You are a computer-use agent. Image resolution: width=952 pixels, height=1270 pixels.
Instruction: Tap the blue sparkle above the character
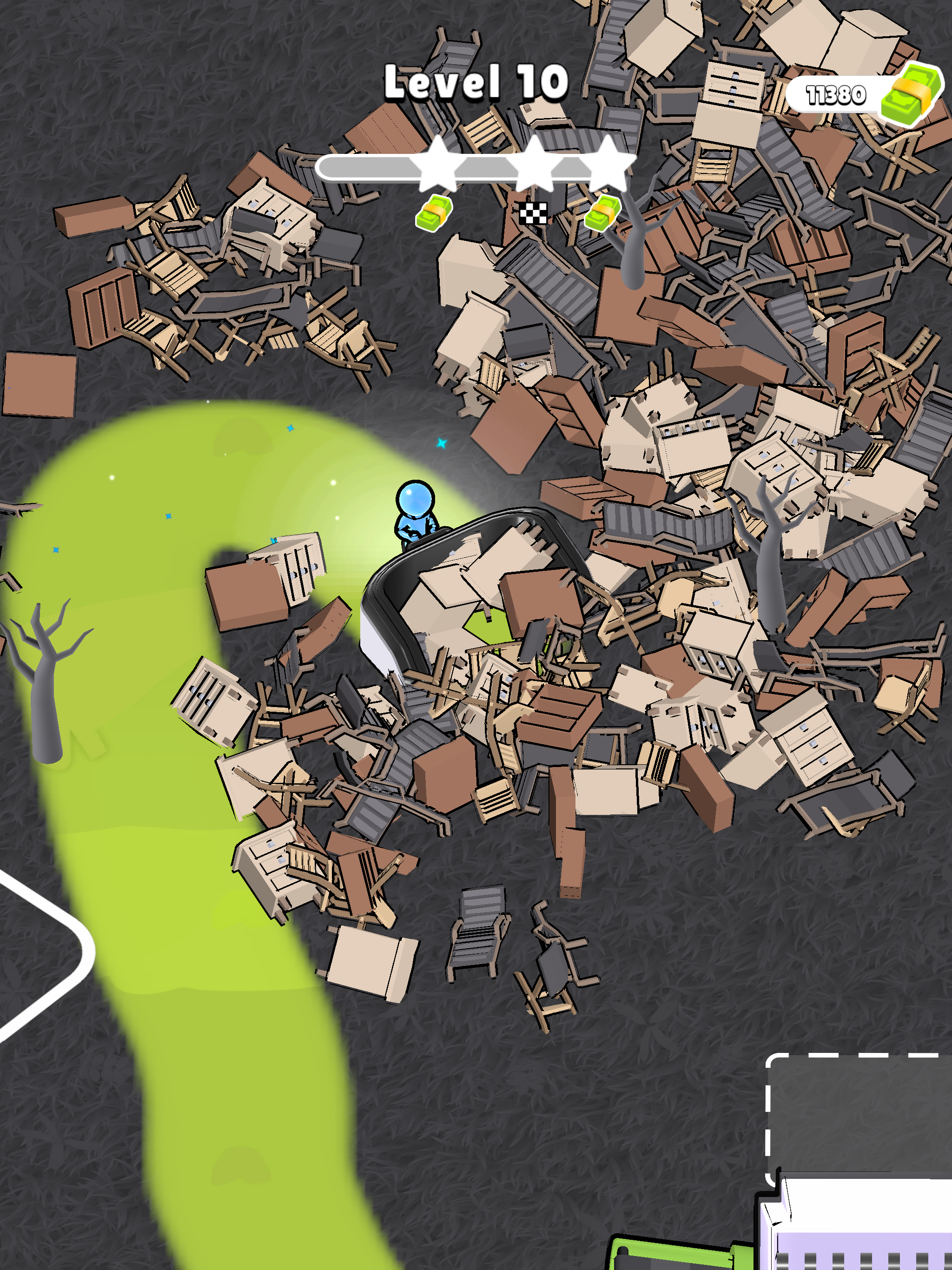point(442,442)
